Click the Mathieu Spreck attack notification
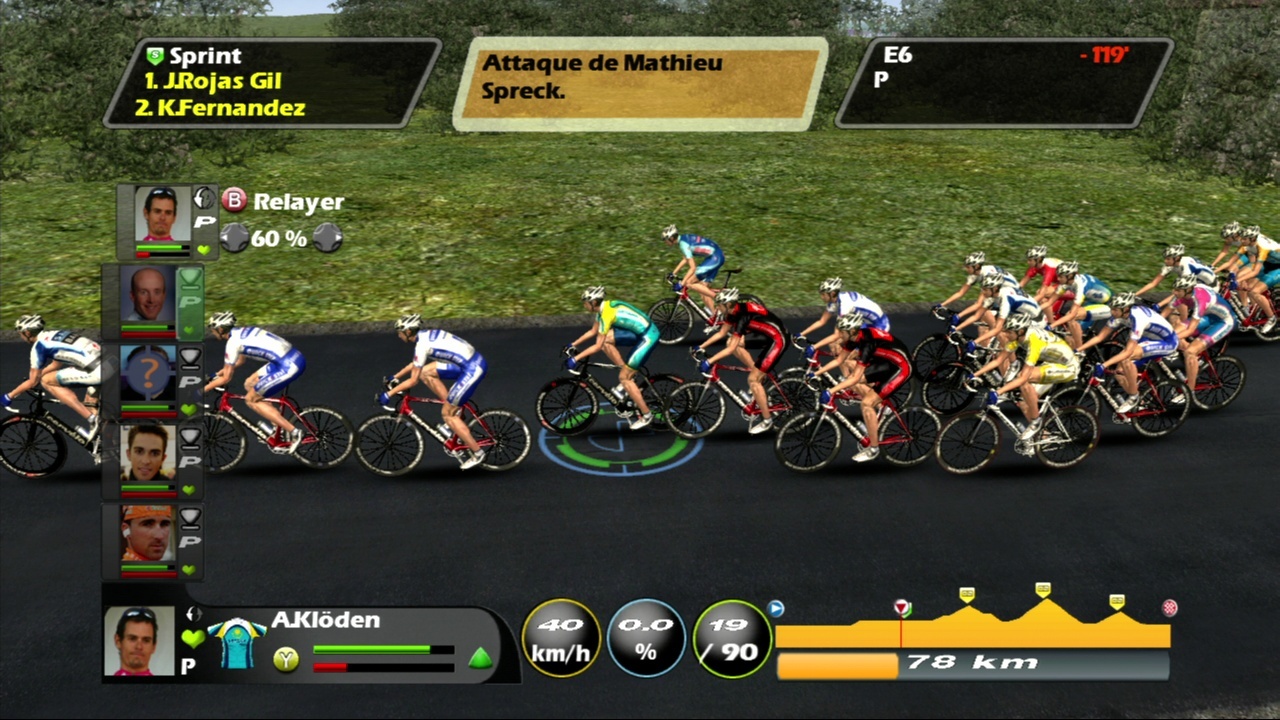The width and height of the screenshot is (1280, 720). [x=640, y=83]
